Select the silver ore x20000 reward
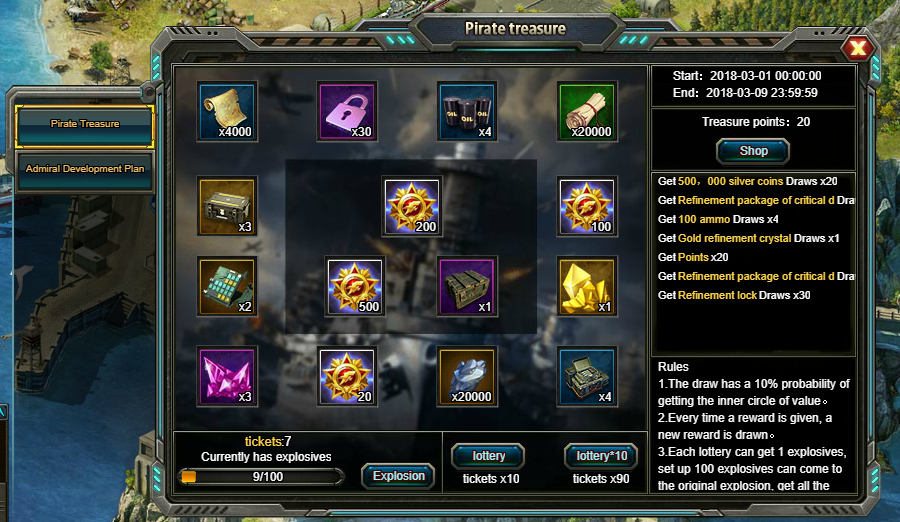900x522 pixels. pos(467,376)
